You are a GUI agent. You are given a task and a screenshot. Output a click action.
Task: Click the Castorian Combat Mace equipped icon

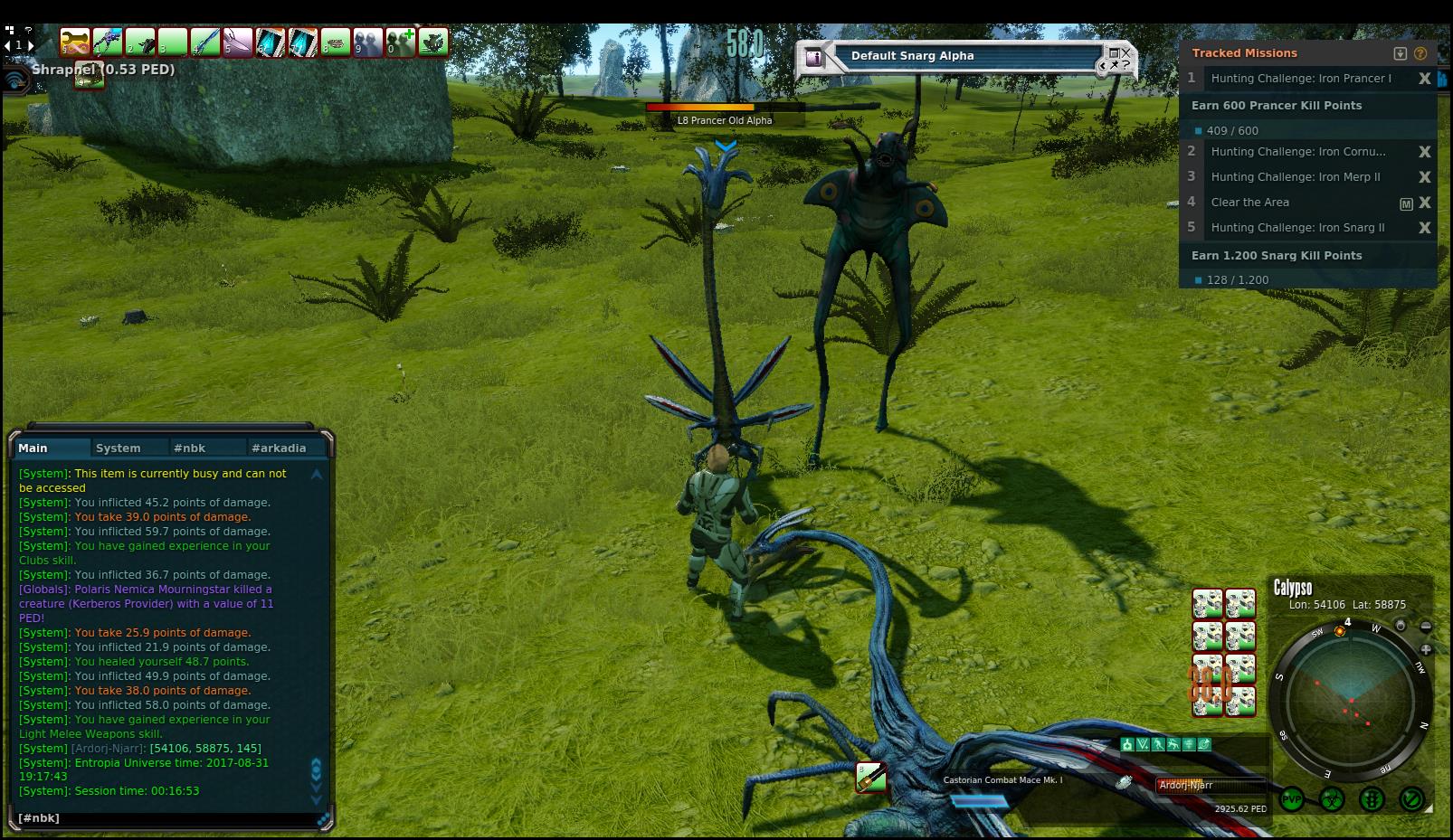coord(871,777)
